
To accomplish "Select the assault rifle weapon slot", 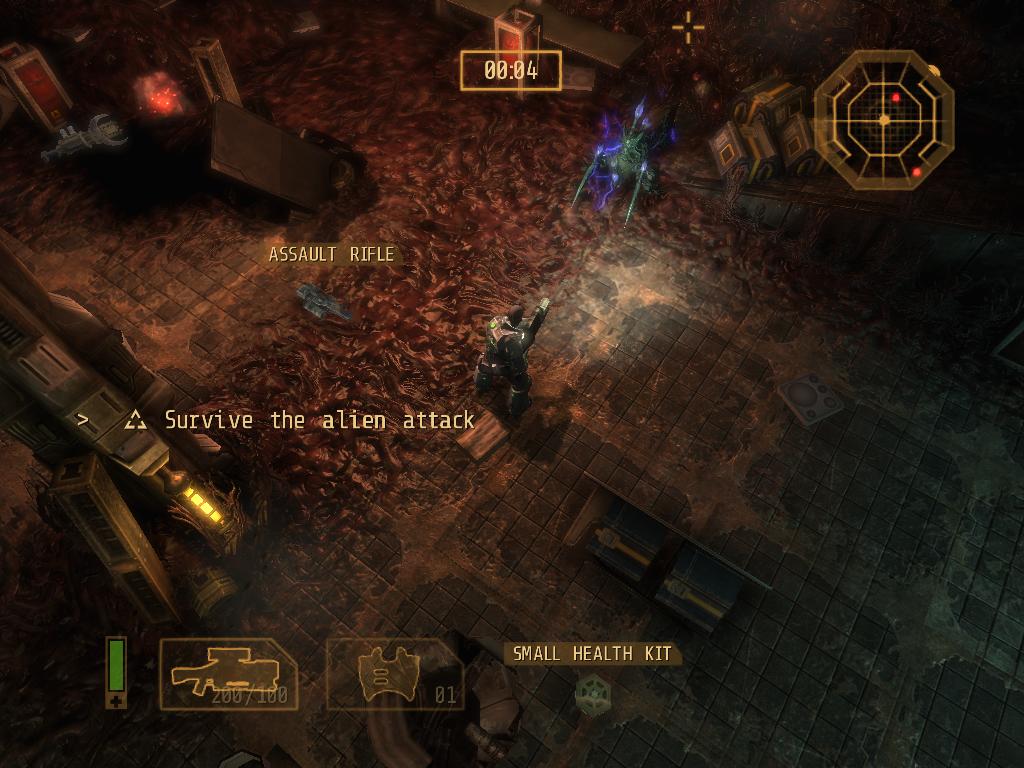I will 228,674.
